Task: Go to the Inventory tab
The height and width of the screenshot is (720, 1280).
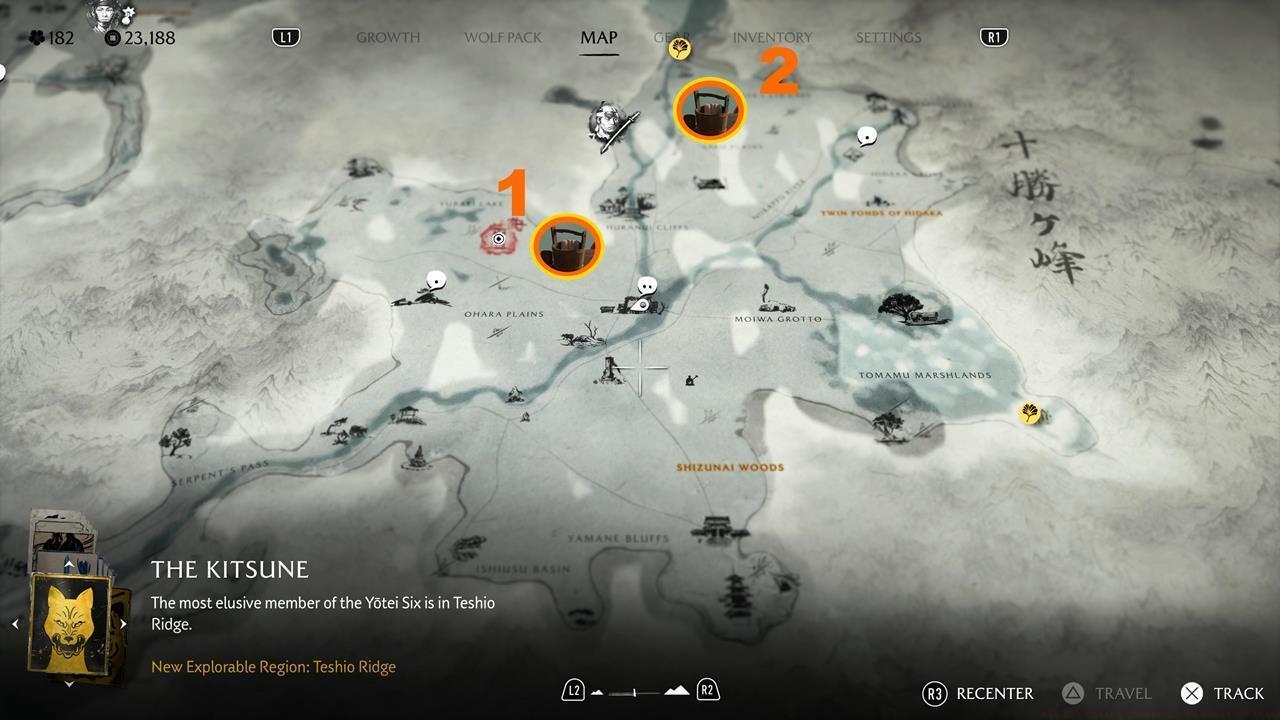Action: tap(772, 38)
